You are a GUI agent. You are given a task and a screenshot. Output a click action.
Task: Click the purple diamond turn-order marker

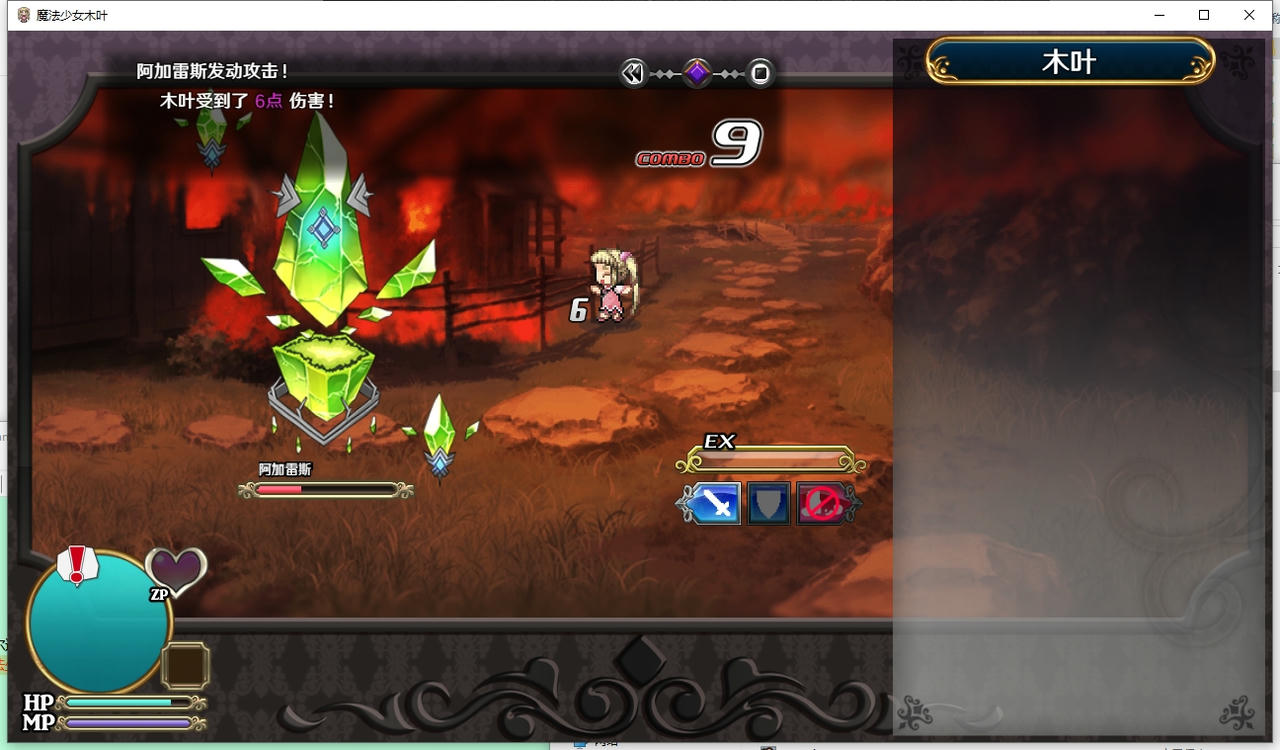tap(697, 73)
